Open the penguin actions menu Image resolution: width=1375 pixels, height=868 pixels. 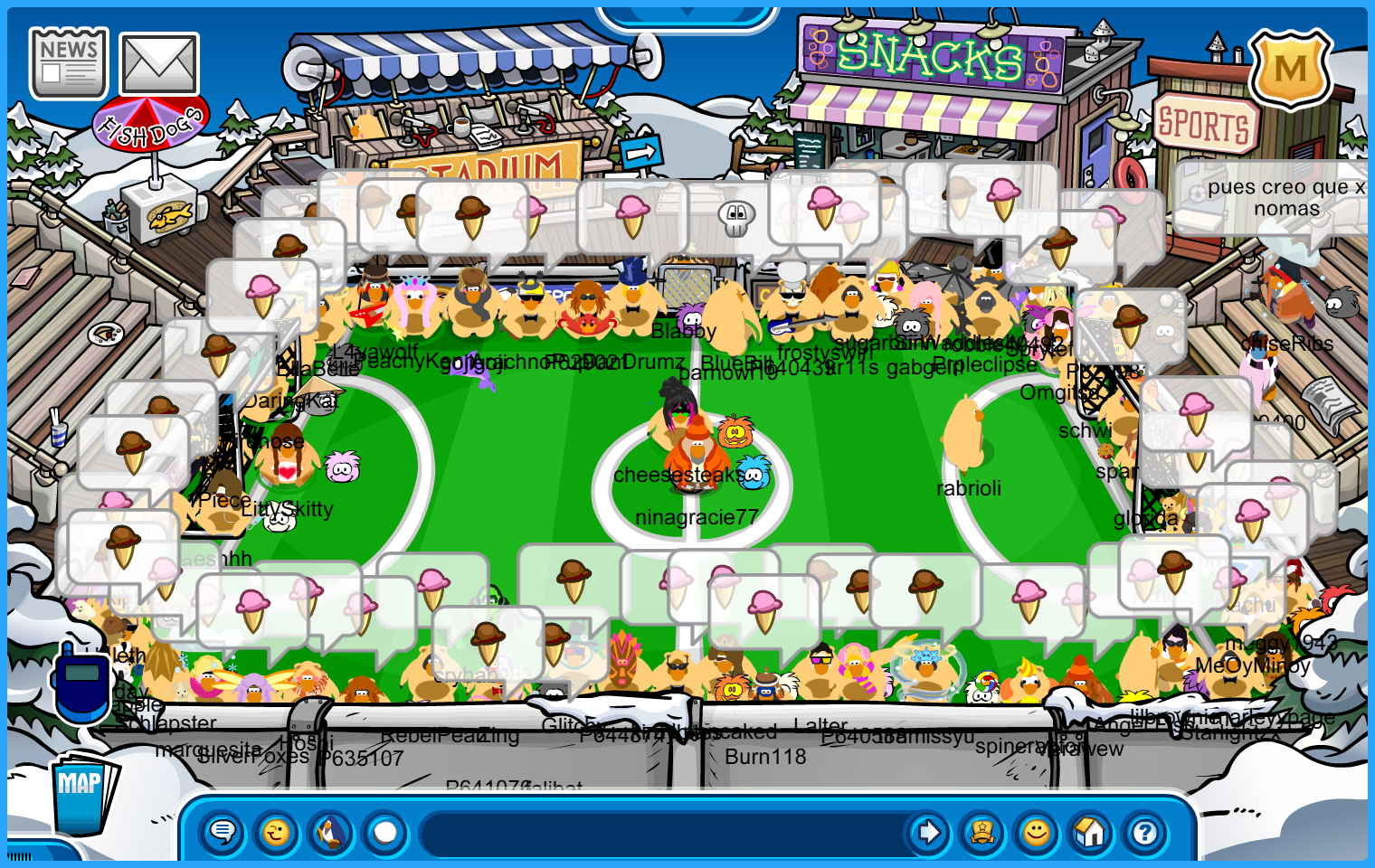[x=331, y=832]
